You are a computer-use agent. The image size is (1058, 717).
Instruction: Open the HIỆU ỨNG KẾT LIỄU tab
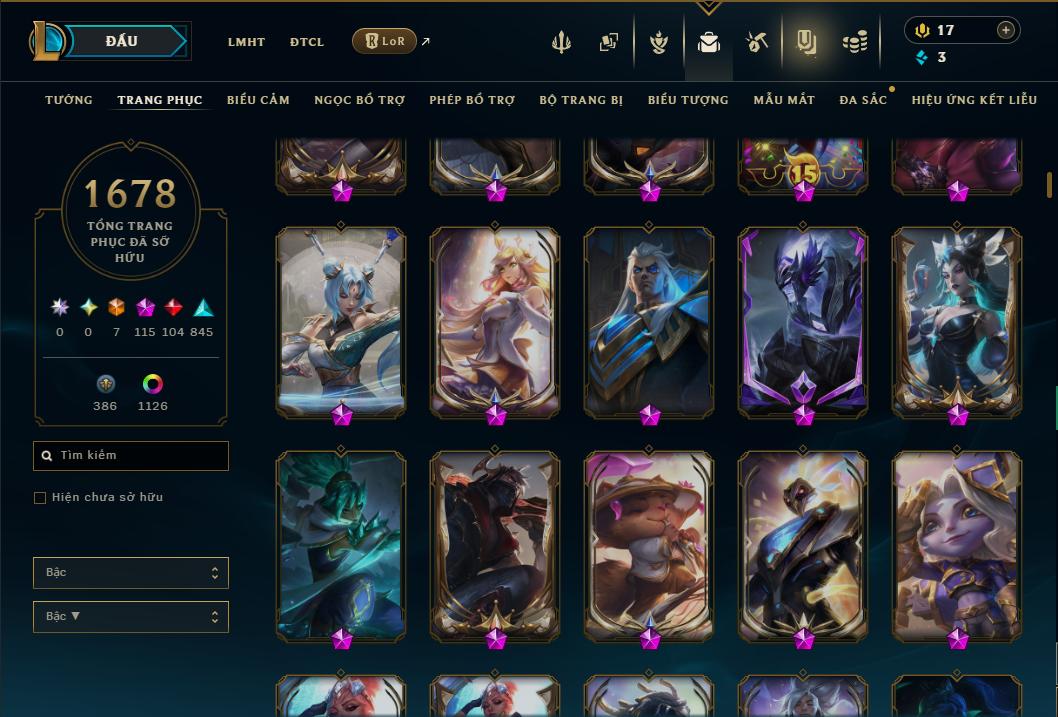pyautogui.click(x=974, y=100)
